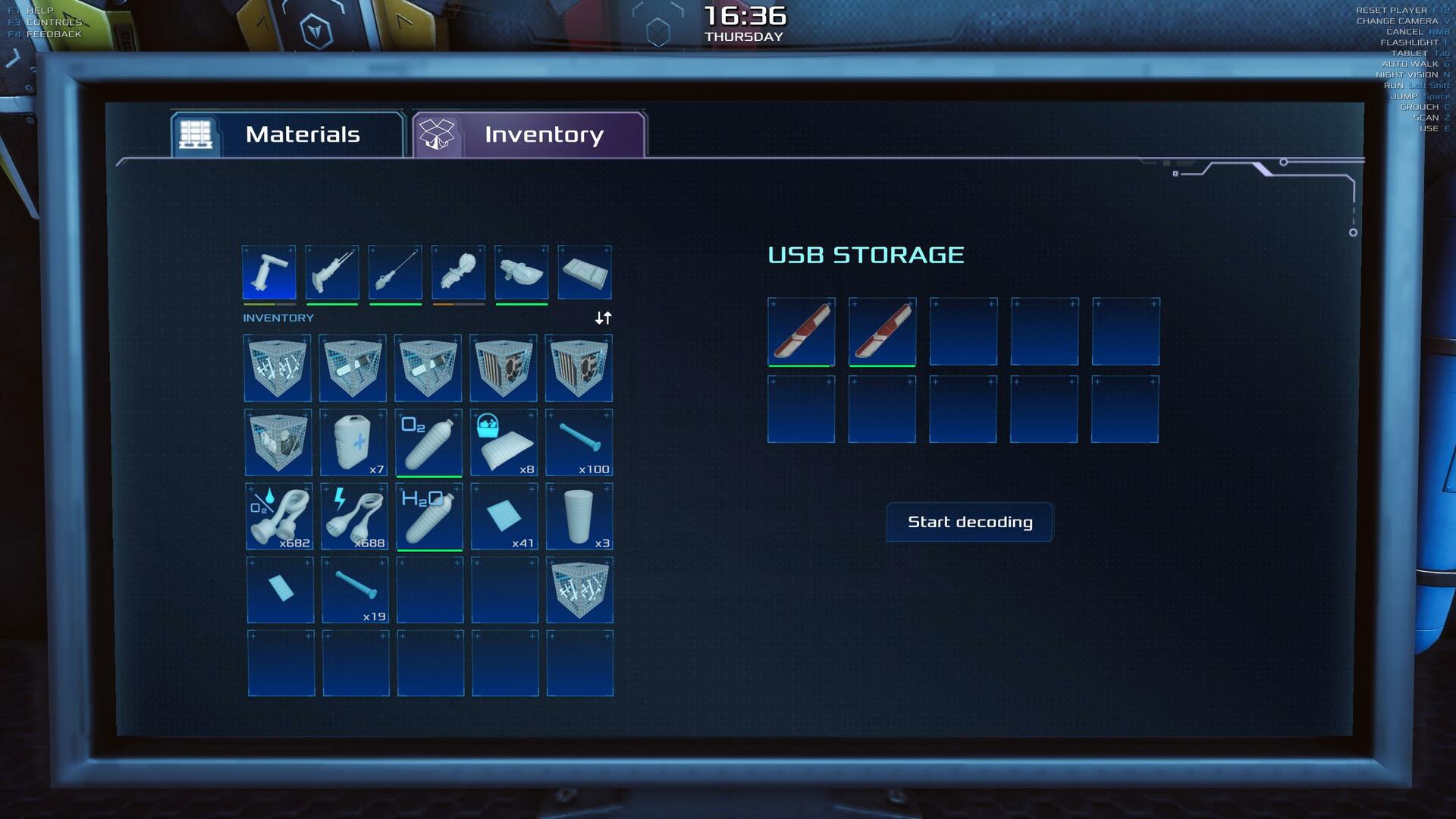The height and width of the screenshot is (819, 1456).
Task: Select the crate containing white debris
Action: click(278, 443)
